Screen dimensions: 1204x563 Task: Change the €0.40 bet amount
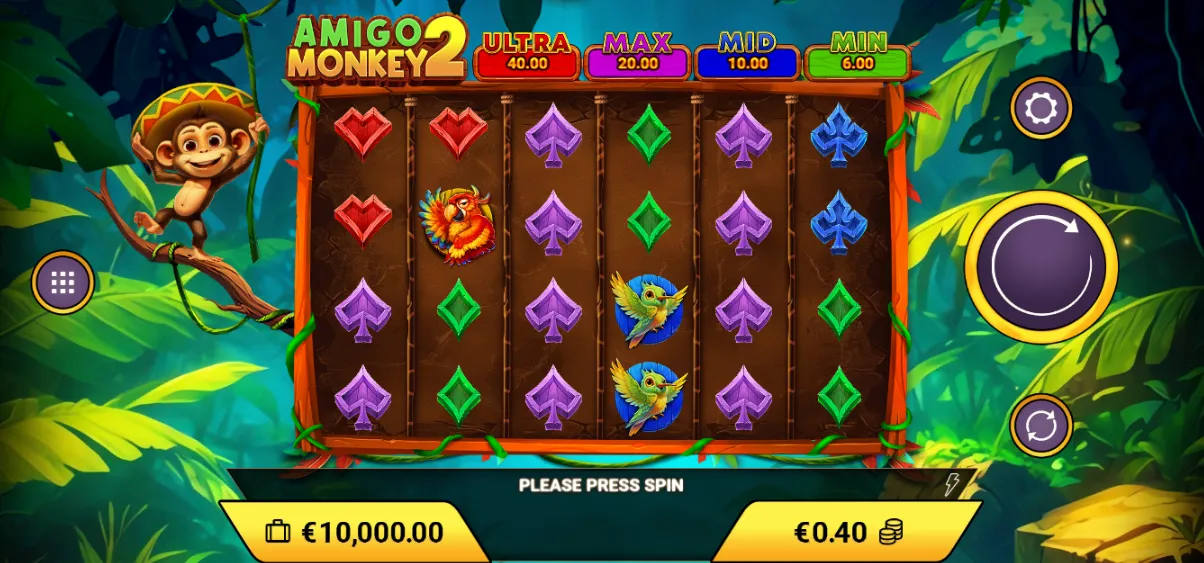pos(846,532)
